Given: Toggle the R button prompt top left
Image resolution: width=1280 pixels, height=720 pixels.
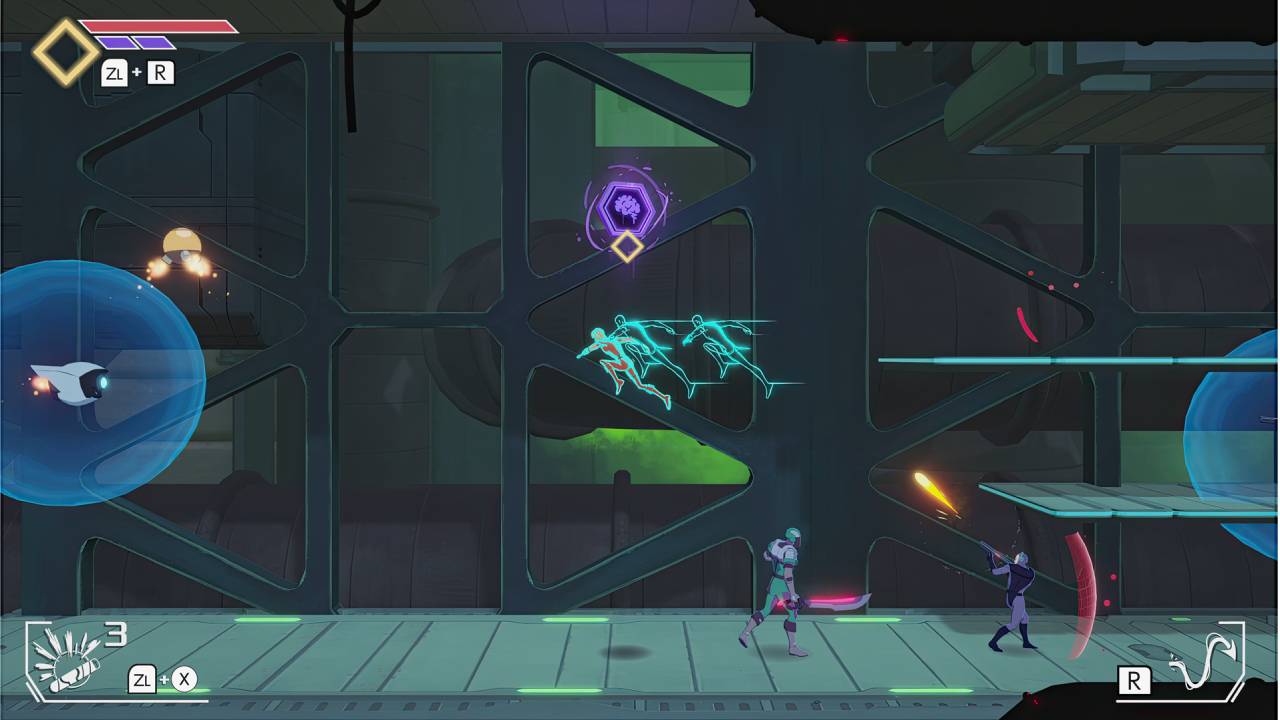Looking at the screenshot, I should click(x=161, y=72).
